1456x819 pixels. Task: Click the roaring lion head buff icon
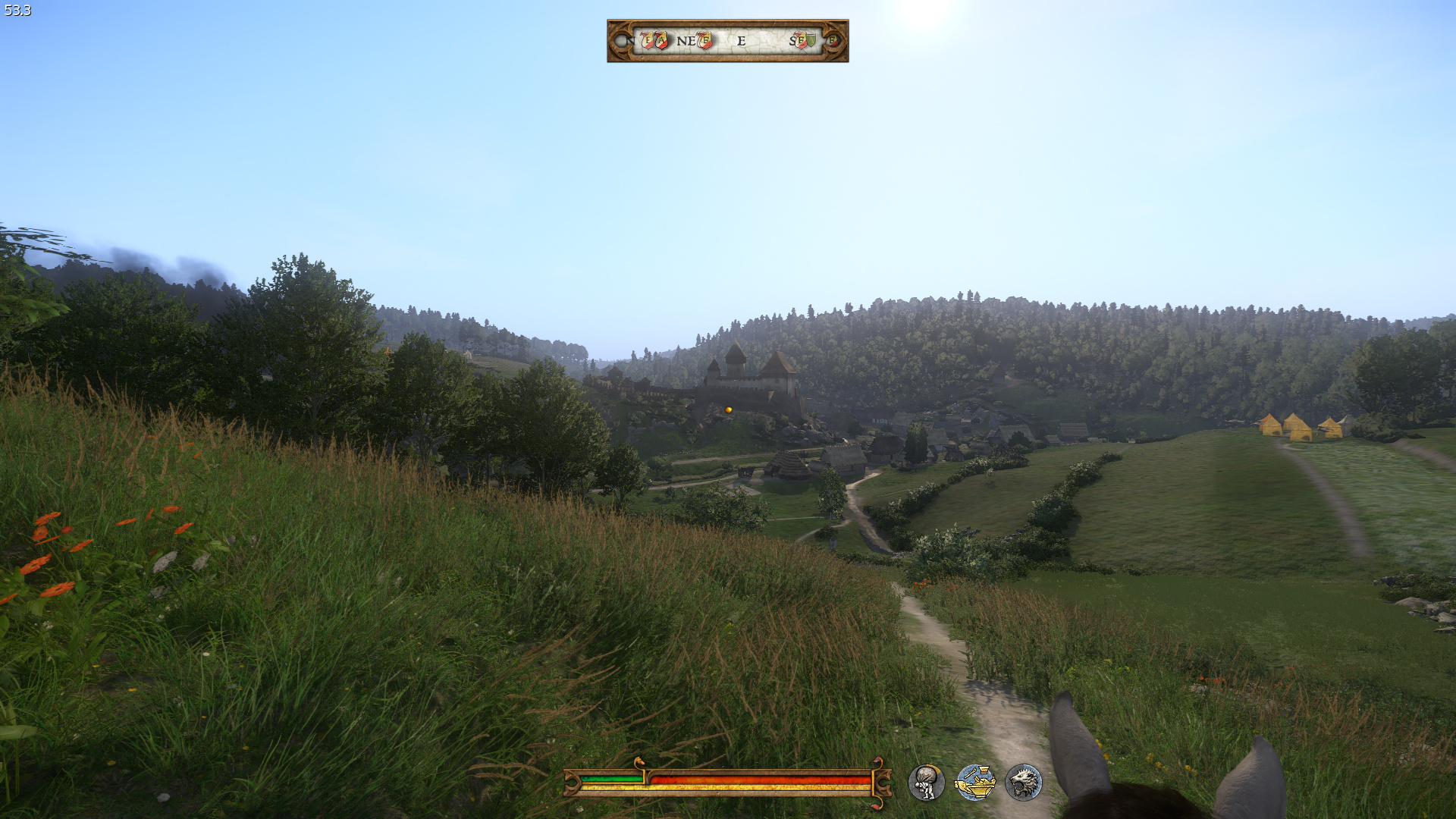point(1024,783)
